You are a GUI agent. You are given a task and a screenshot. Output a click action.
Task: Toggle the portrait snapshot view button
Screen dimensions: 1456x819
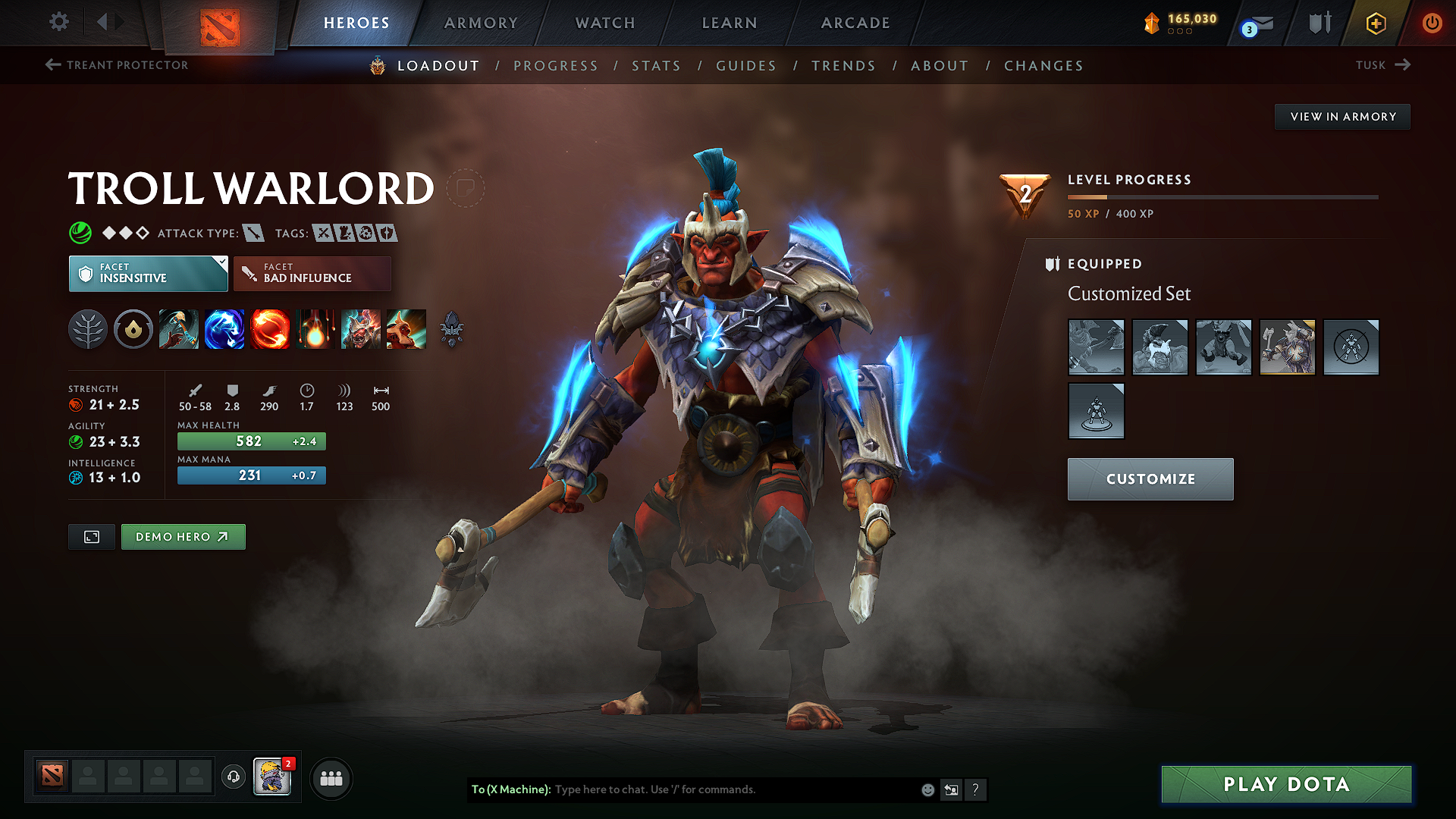91,536
